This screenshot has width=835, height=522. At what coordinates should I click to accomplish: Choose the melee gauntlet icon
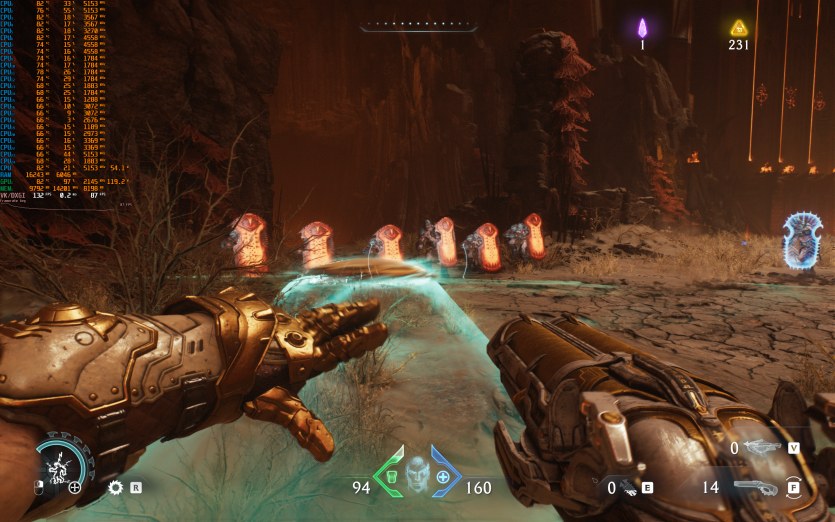tap(629, 488)
